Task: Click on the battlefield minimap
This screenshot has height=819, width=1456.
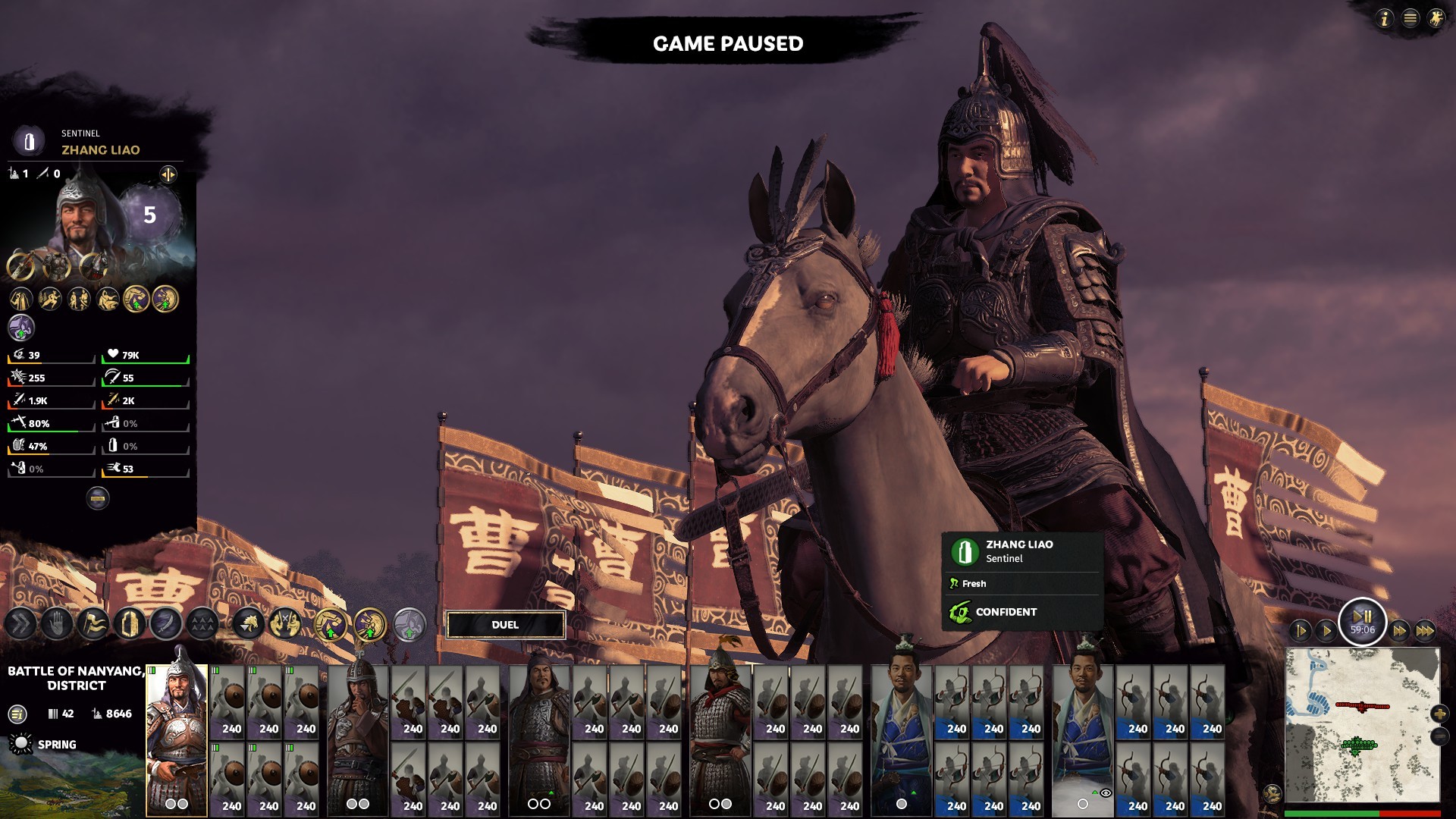Action: tap(1362, 724)
